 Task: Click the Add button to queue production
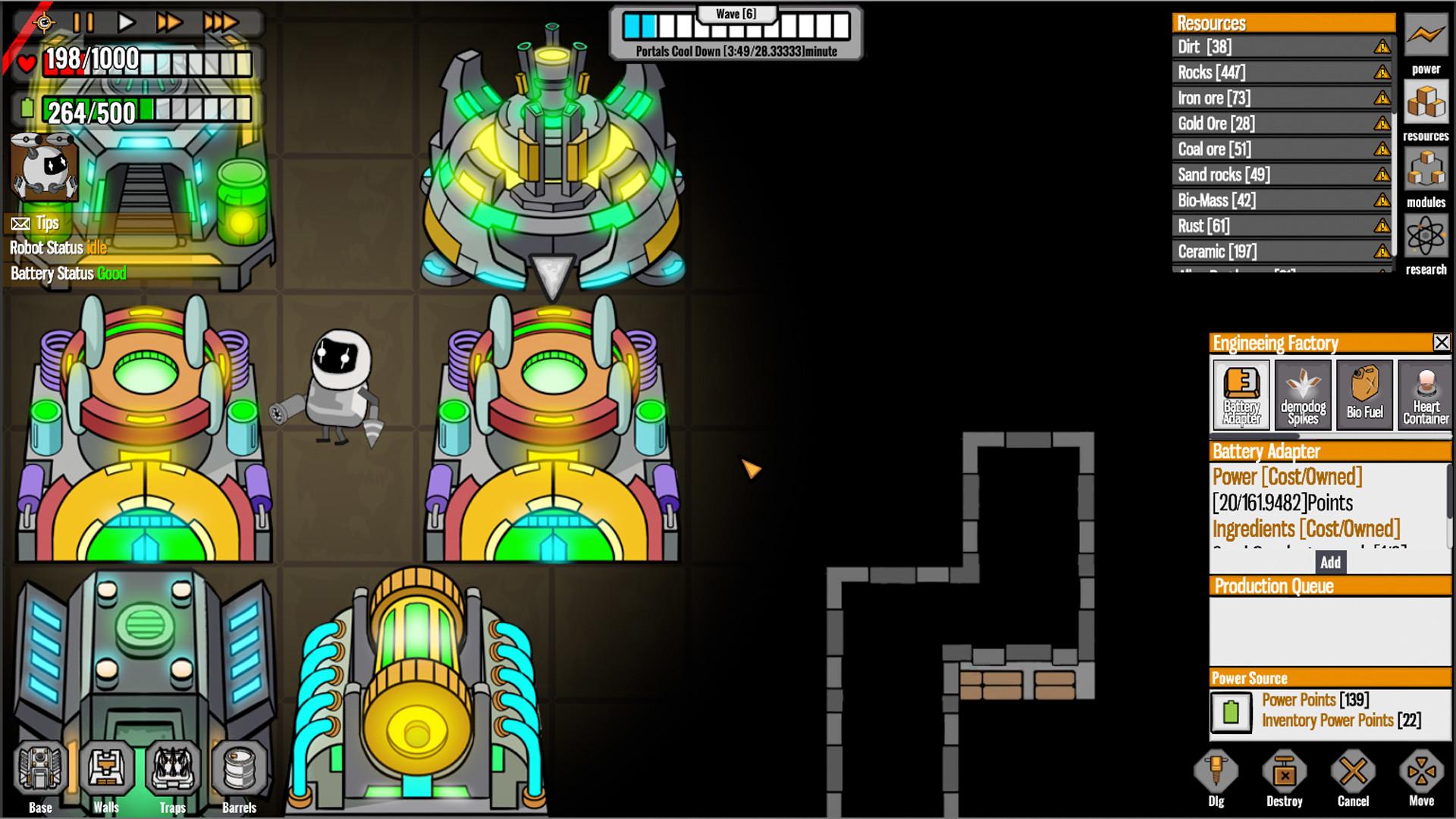point(1332,562)
